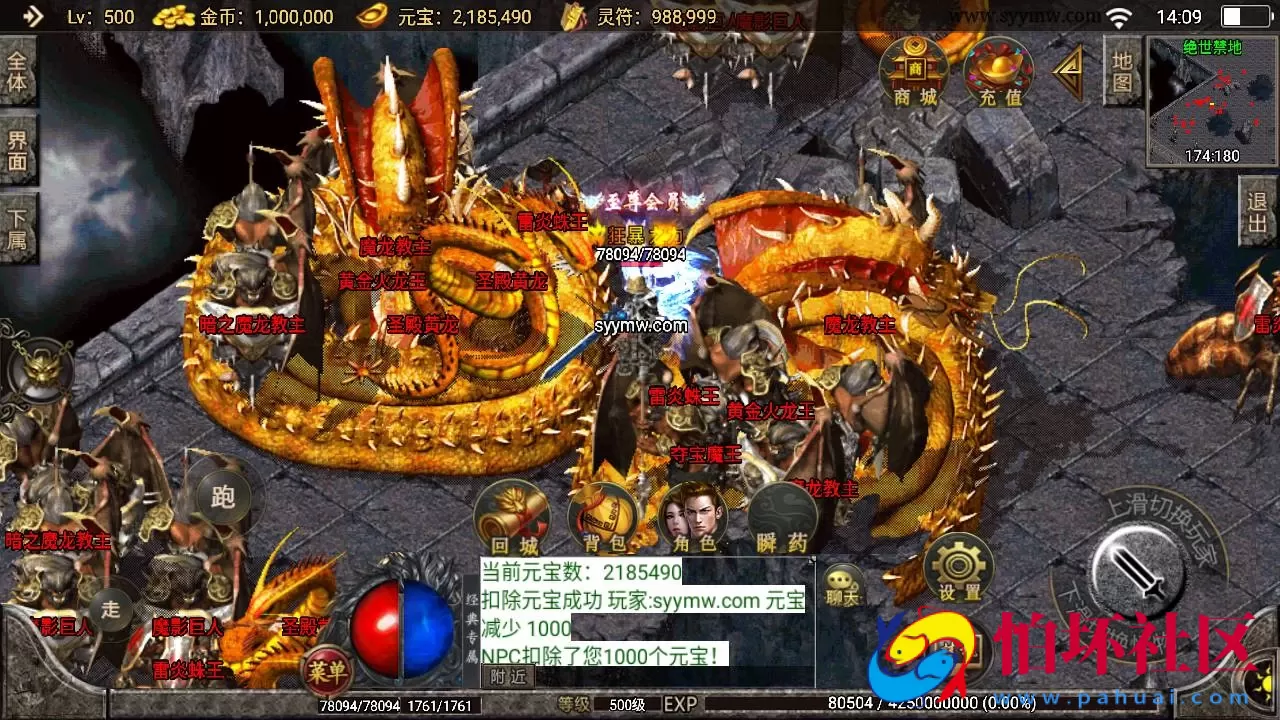Screen dimensions: 1280x720
Task: Select the 全体 chat tab
Action: point(19,70)
